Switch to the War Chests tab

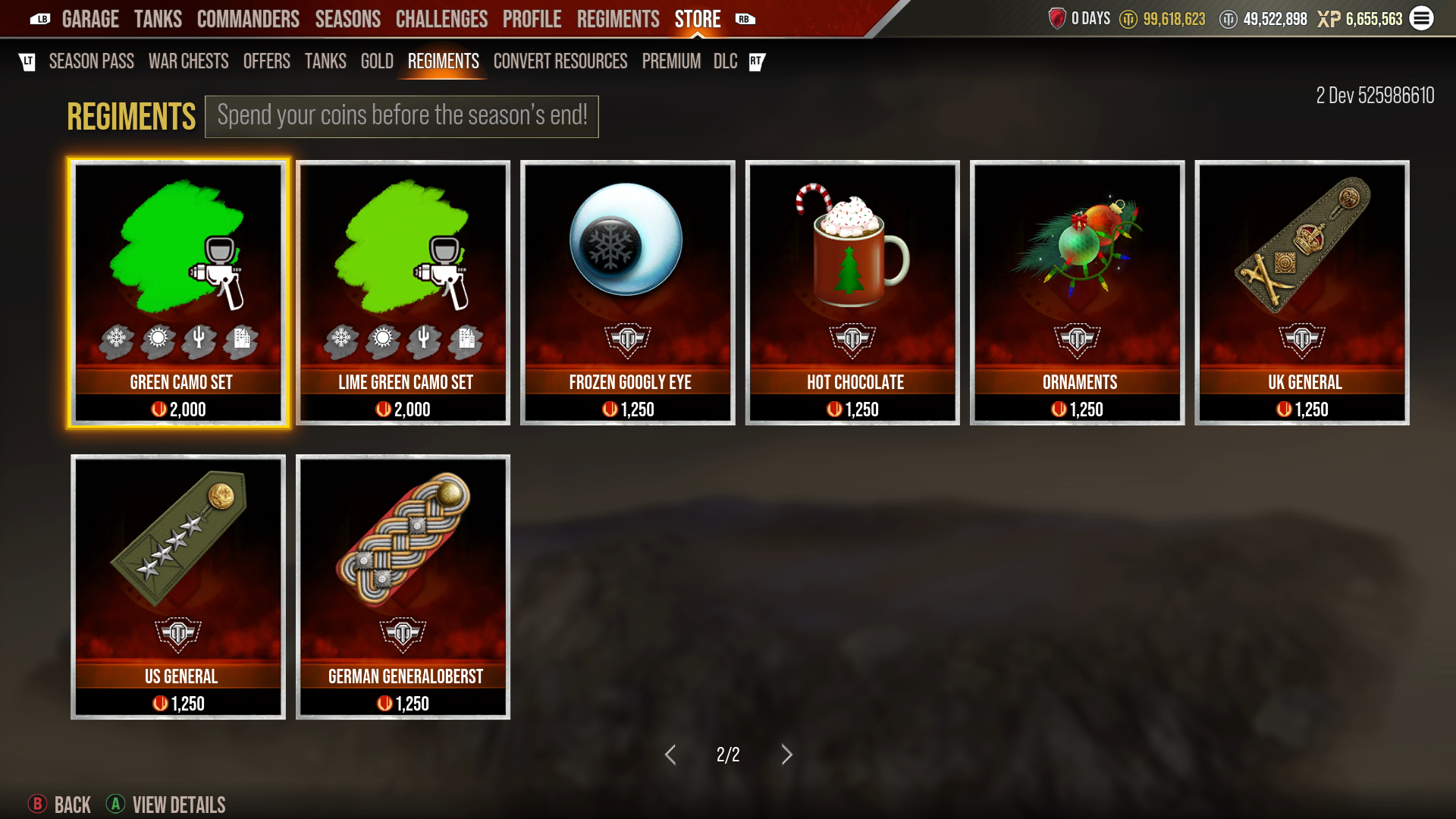click(x=189, y=61)
